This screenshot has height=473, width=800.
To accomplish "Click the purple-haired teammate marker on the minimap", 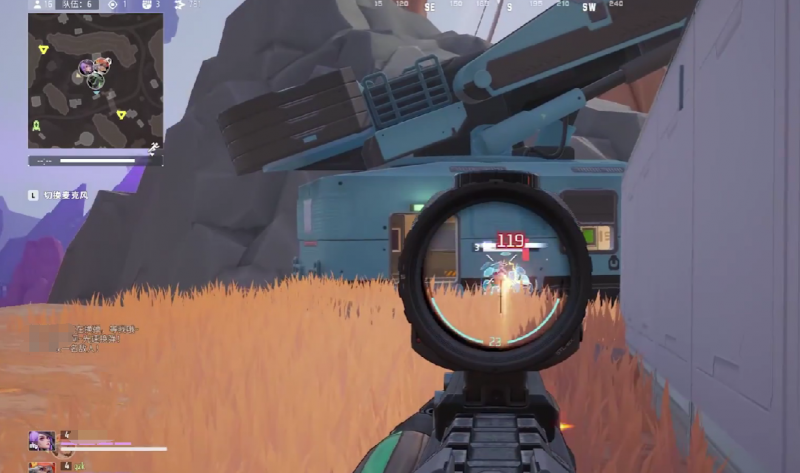I will click(87, 68).
